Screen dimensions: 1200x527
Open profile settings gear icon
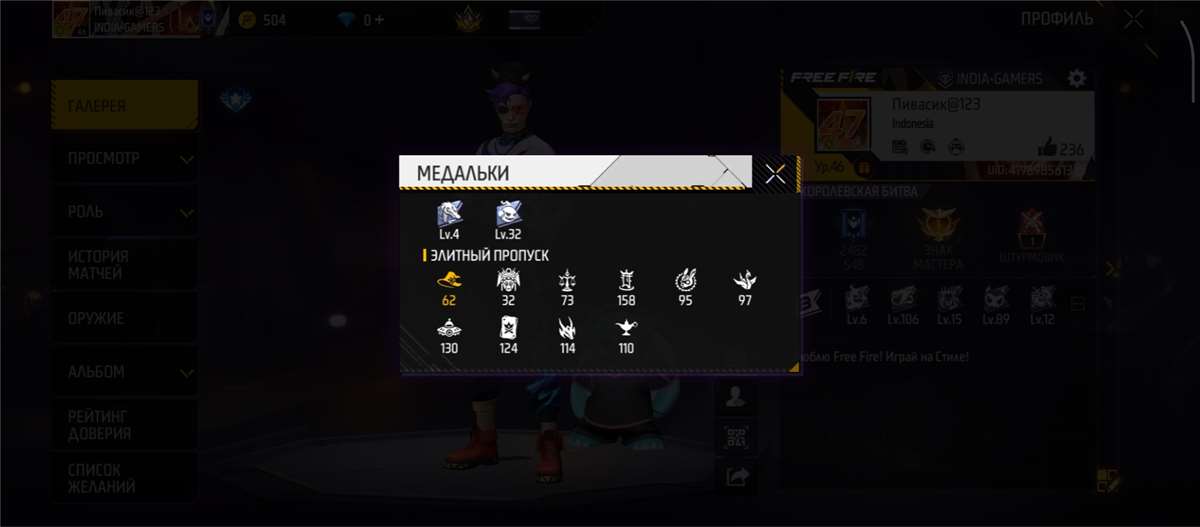[1076, 78]
